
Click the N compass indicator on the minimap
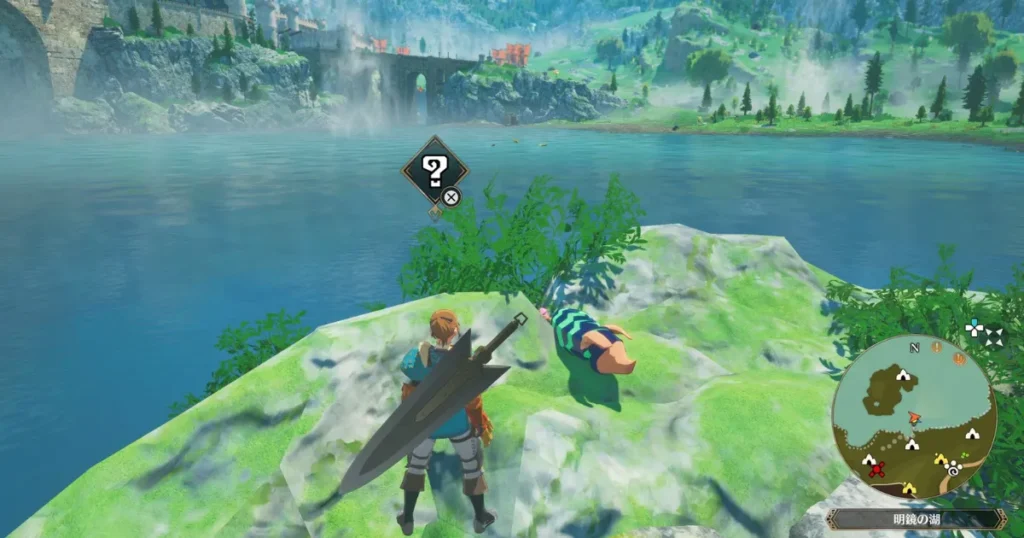[914, 347]
